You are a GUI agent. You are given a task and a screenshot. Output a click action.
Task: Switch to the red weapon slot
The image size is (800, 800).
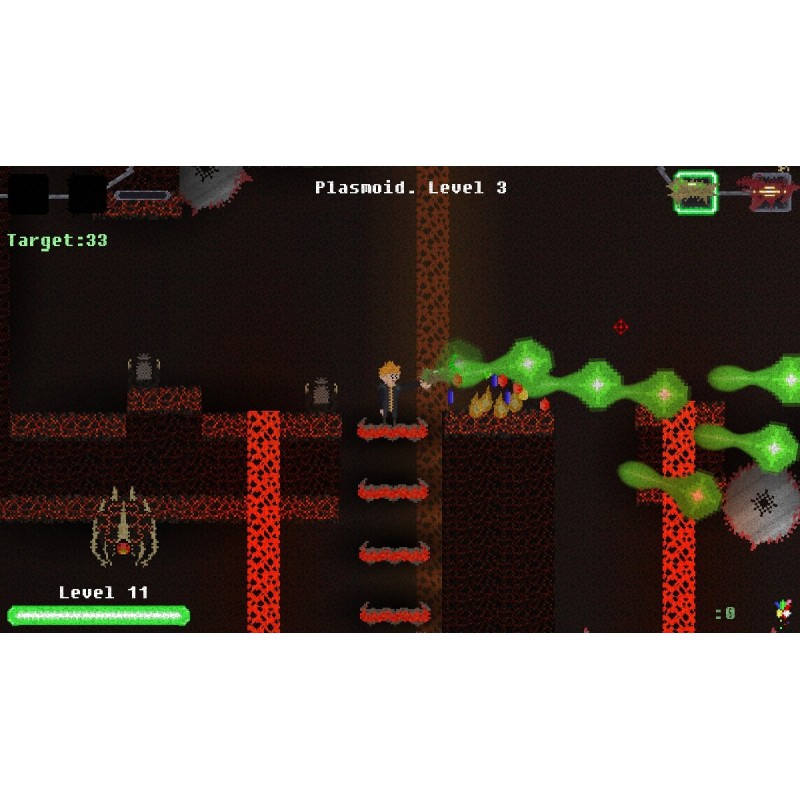coord(768,190)
